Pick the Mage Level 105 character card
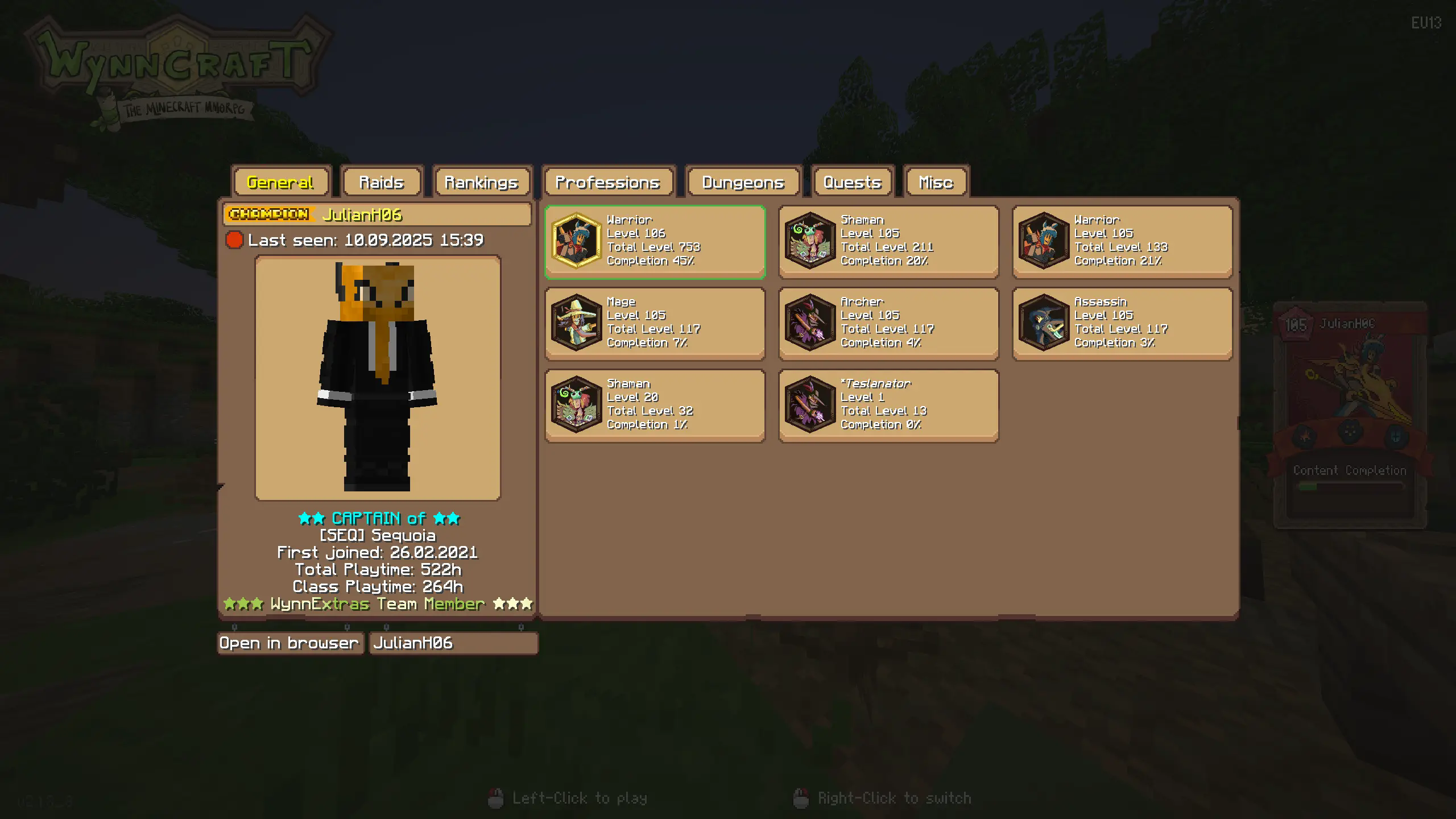The image size is (1456, 819). [655, 324]
